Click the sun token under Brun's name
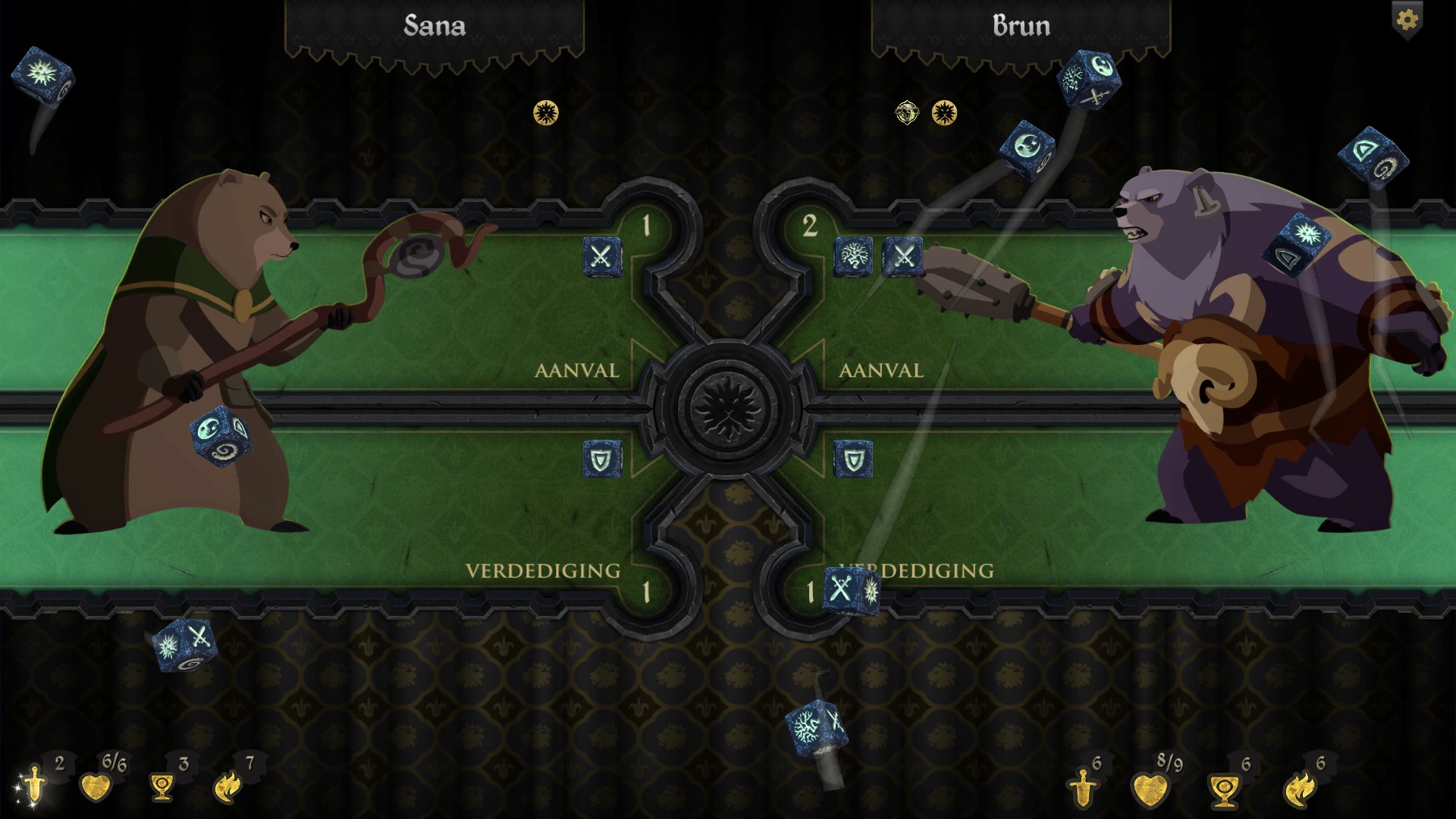 (944, 113)
